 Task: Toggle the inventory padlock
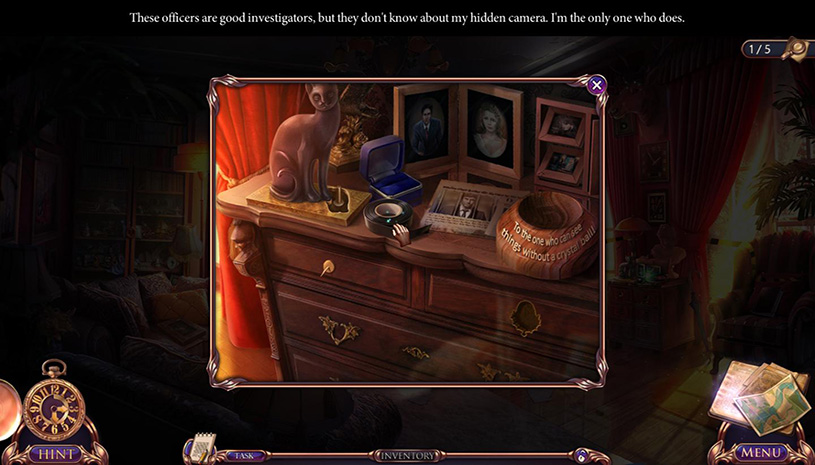click(580, 456)
